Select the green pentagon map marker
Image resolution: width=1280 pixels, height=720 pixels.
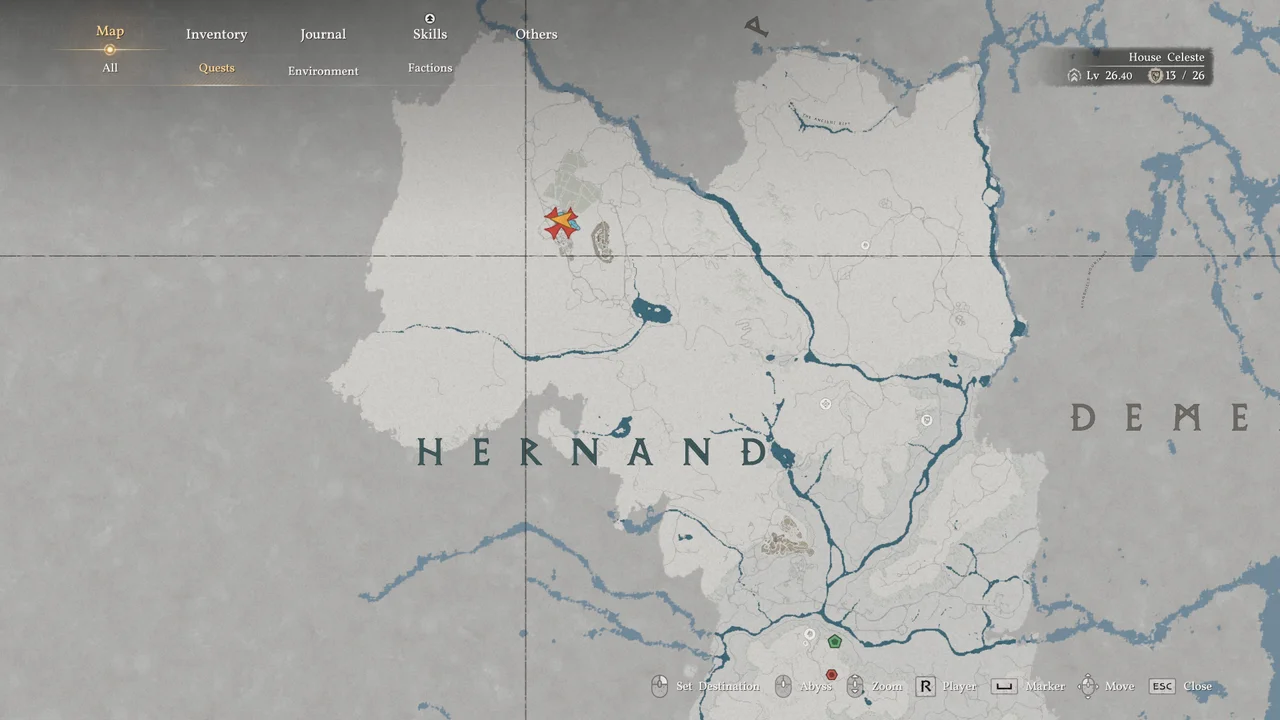835,642
